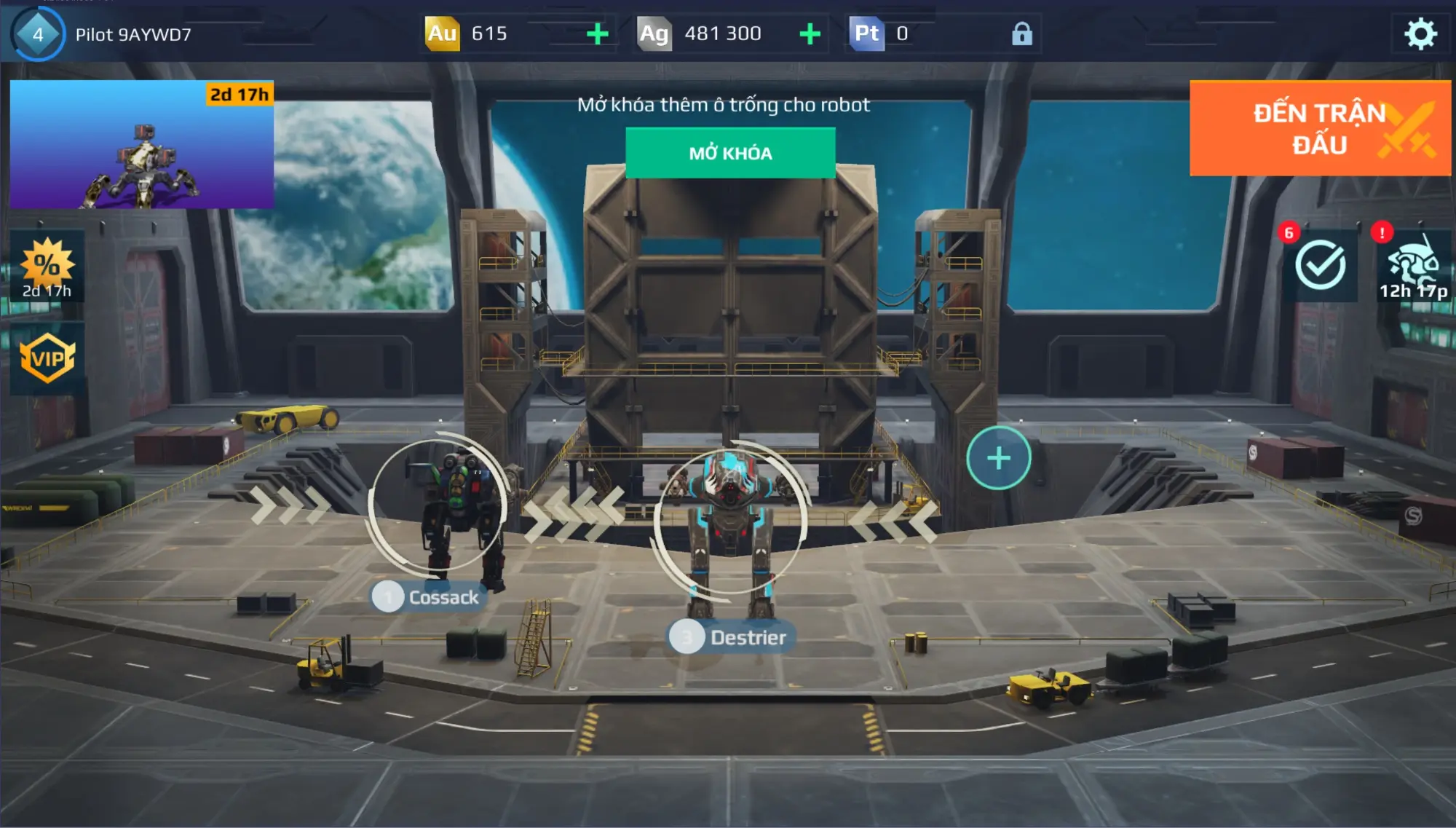Click the locked Pt platinum currency icon
Screen dimensions: 1456x828
pyautogui.click(x=868, y=32)
